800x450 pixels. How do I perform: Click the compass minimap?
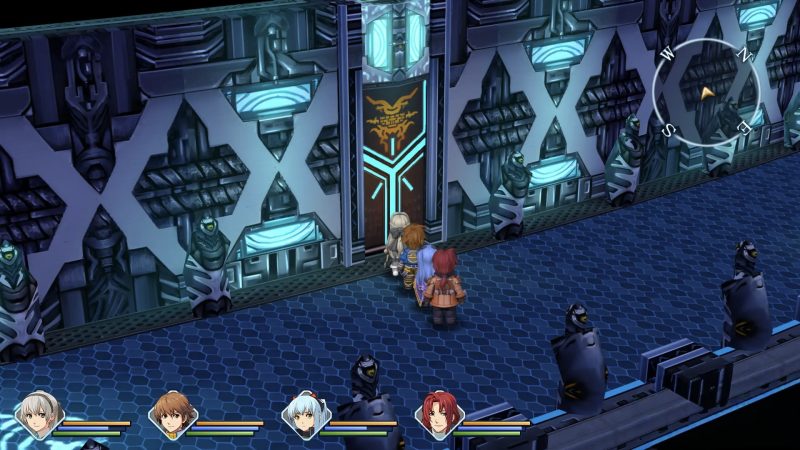click(x=707, y=92)
